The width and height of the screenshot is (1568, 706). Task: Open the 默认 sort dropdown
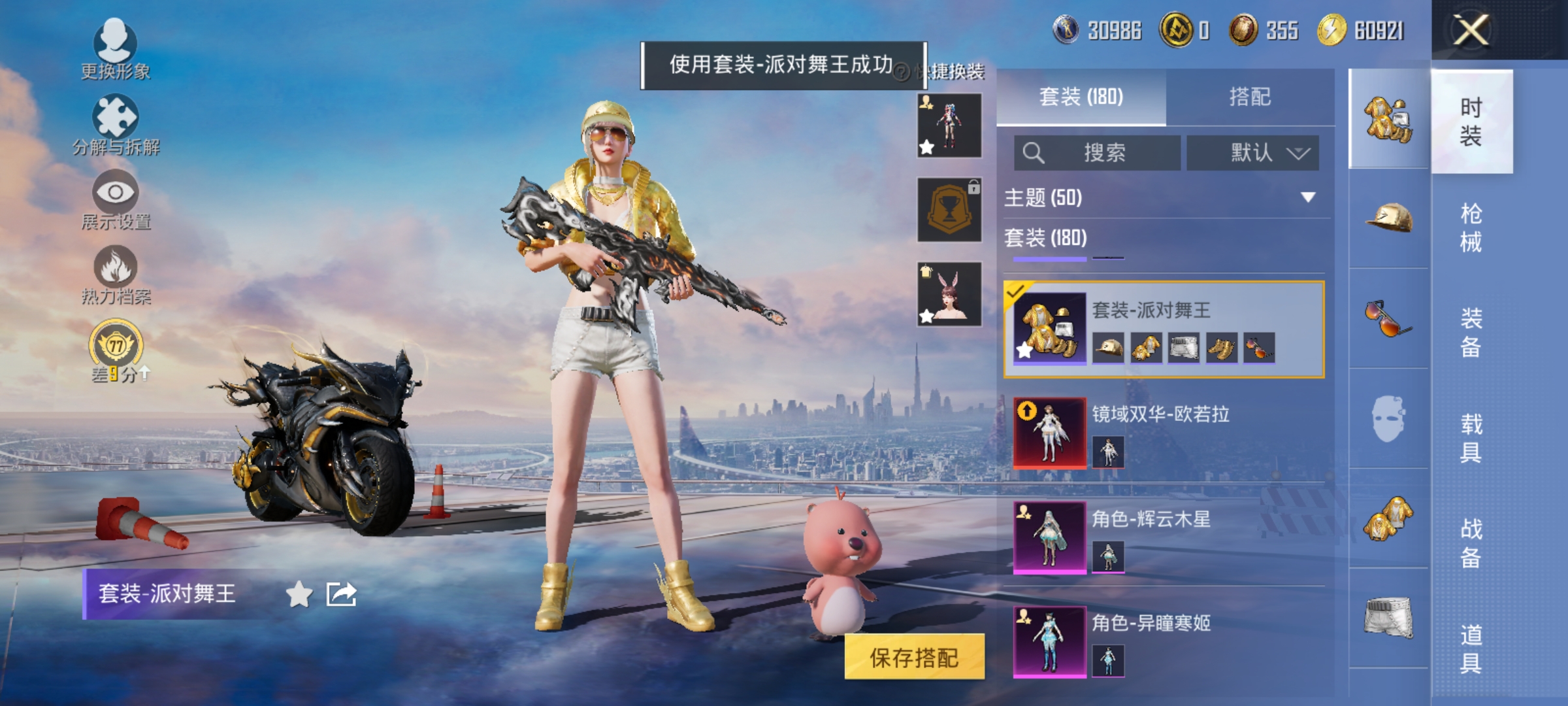(1252, 153)
